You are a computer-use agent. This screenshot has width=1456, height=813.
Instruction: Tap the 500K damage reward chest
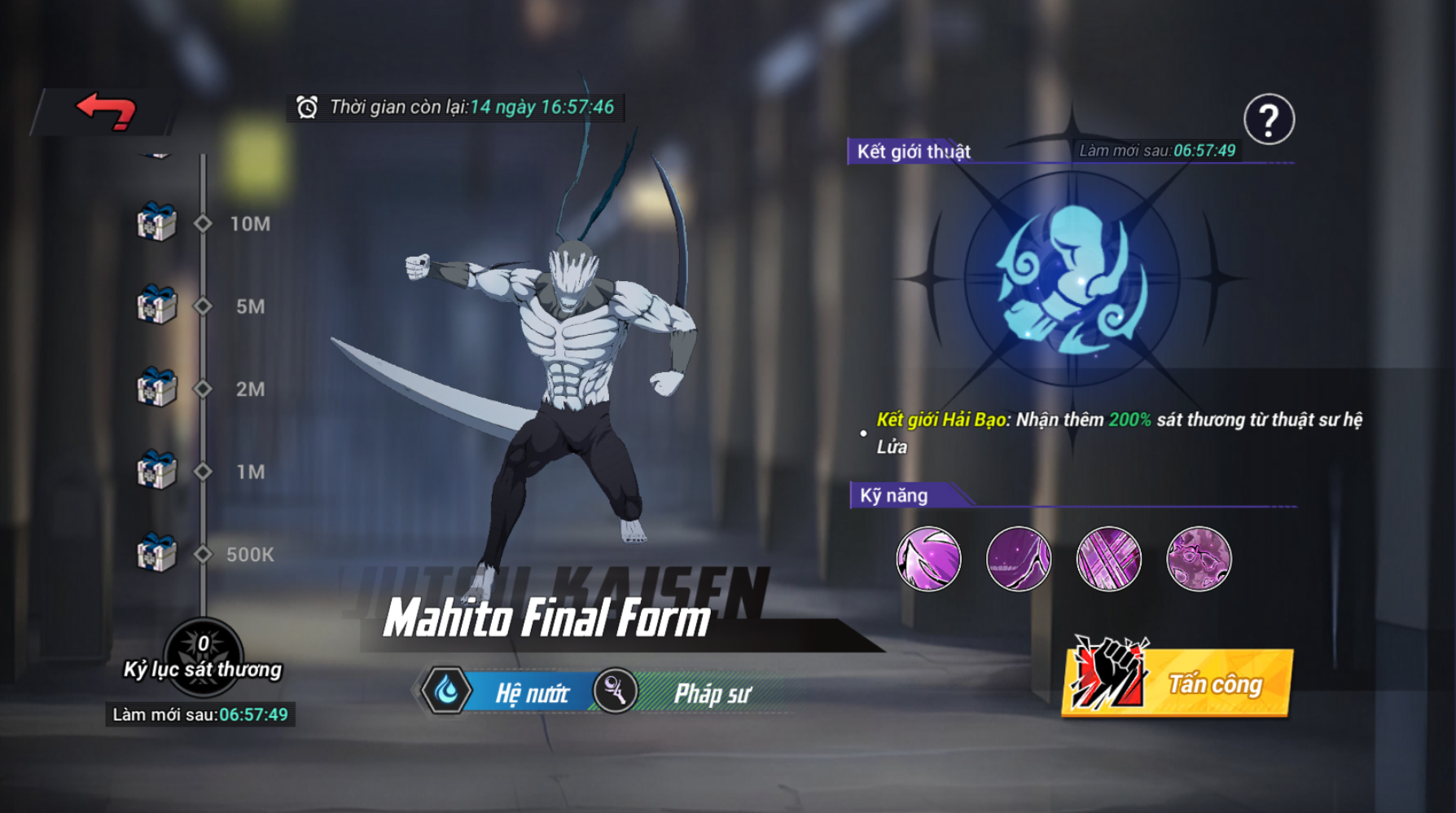156,554
